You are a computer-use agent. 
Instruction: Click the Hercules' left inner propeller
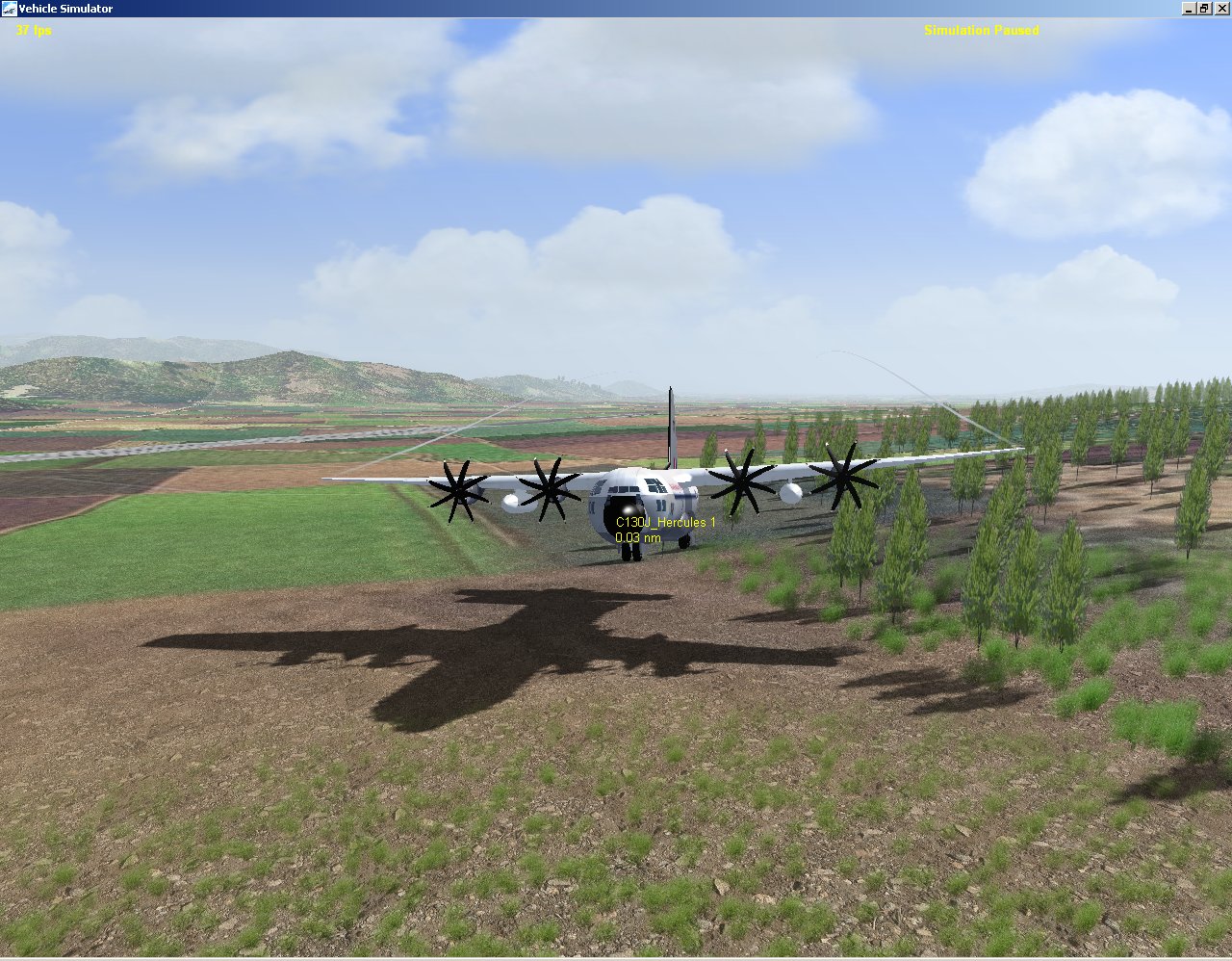(549, 489)
